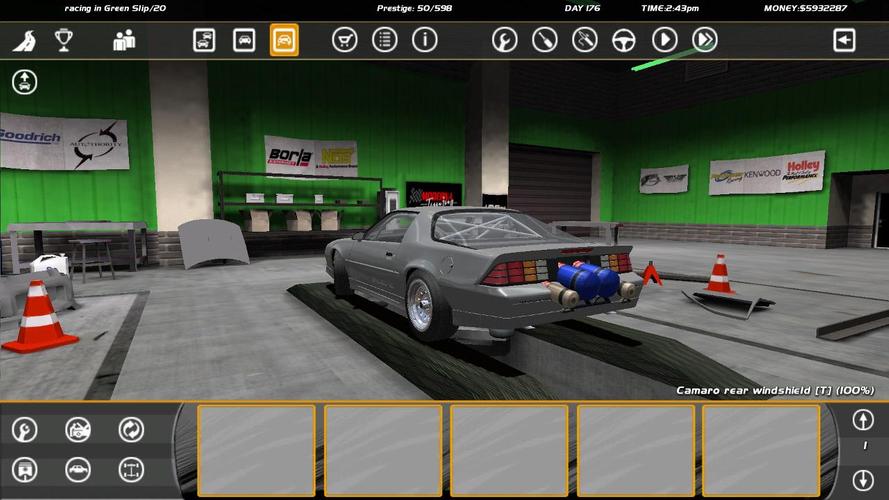Click the circular refresh arrows icon

(x=131, y=430)
